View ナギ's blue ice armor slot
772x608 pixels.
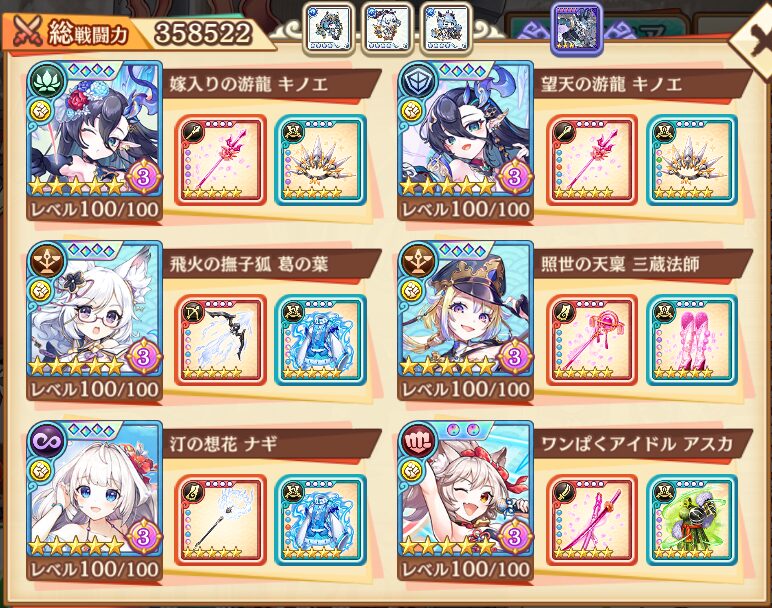[x=318, y=520]
